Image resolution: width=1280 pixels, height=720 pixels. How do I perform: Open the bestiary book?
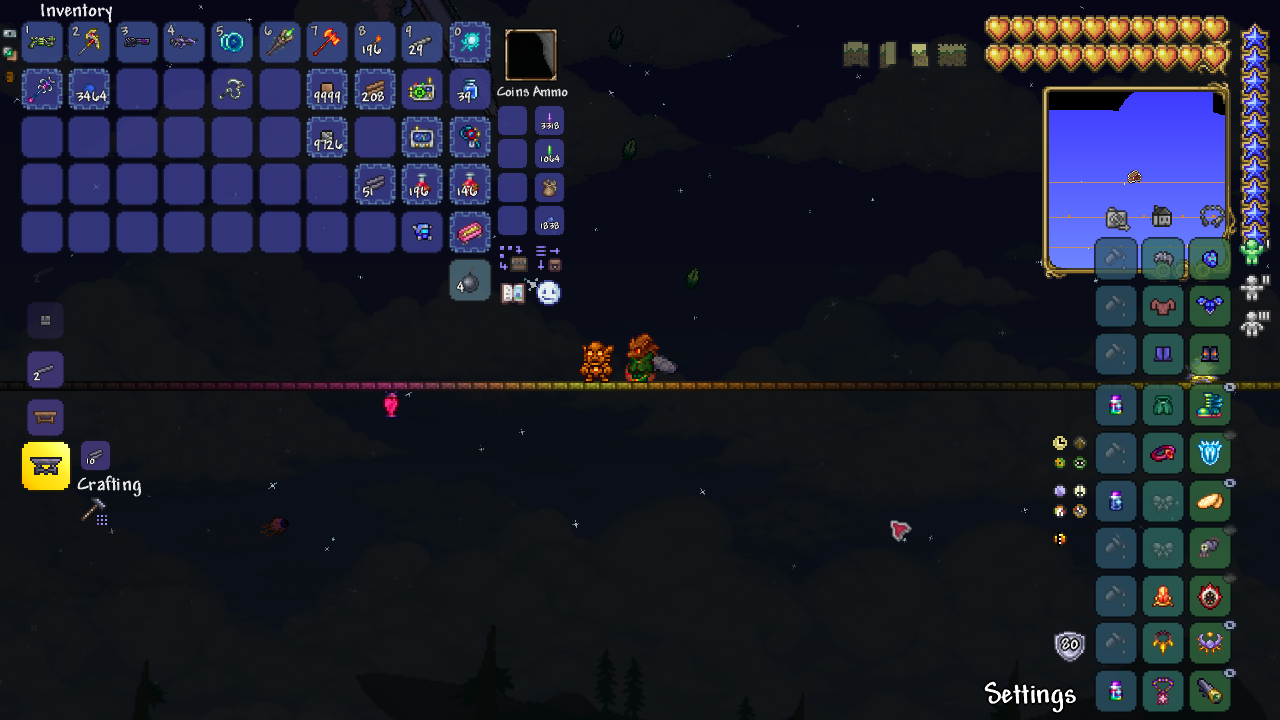pos(512,293)
